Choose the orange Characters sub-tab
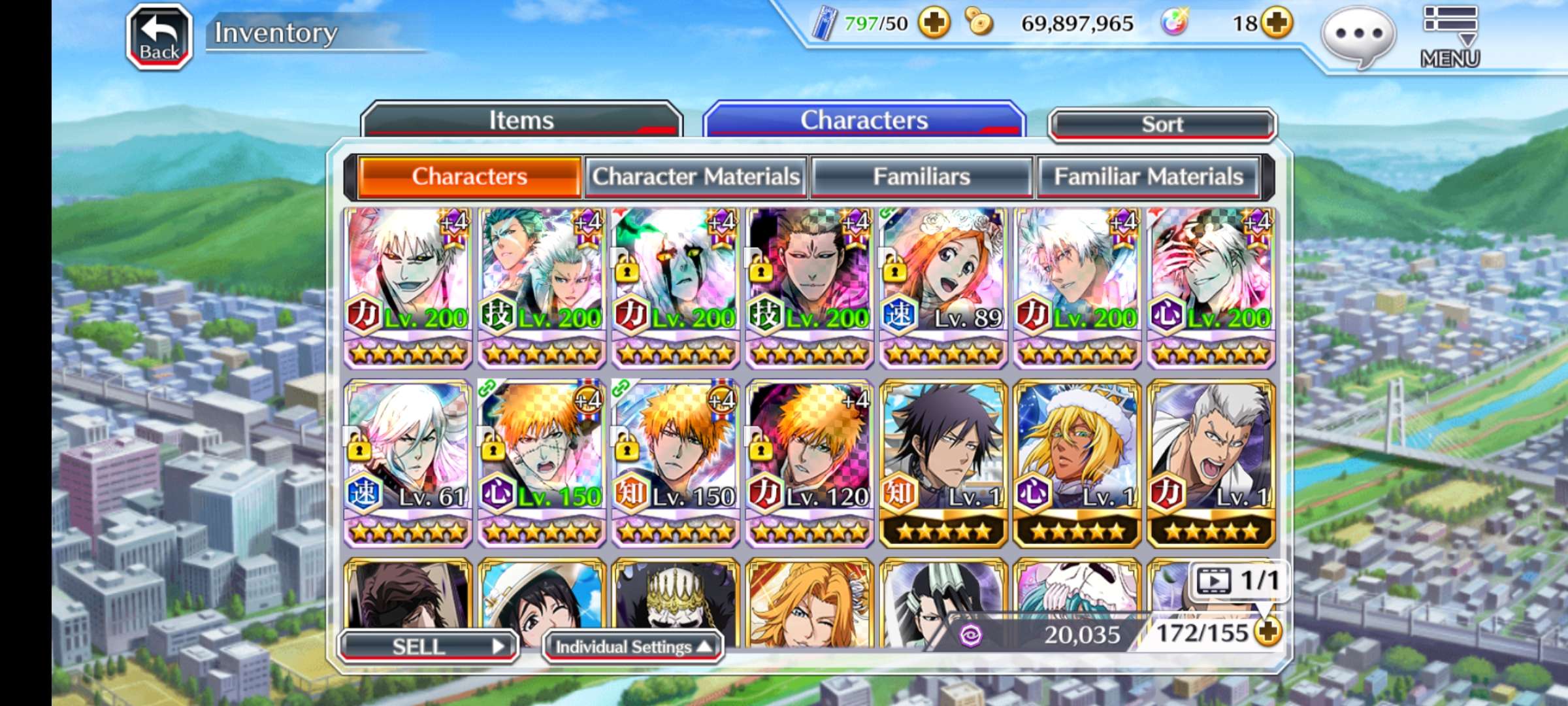The image size is (1568, 706). pyautogui.click(x=469, y=176)
